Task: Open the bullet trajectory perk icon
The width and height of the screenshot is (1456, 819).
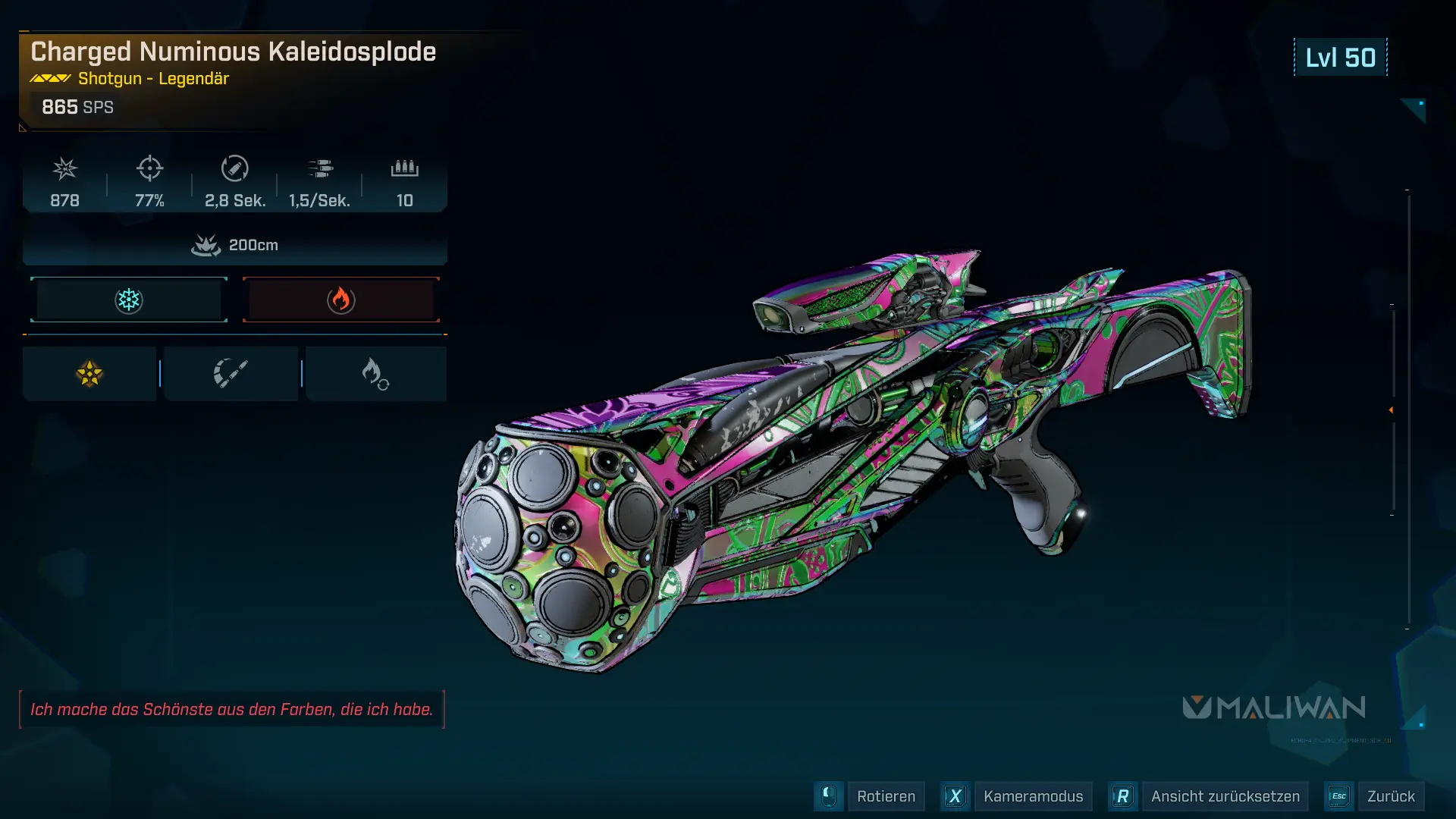Action: click(x=231, y=374)
